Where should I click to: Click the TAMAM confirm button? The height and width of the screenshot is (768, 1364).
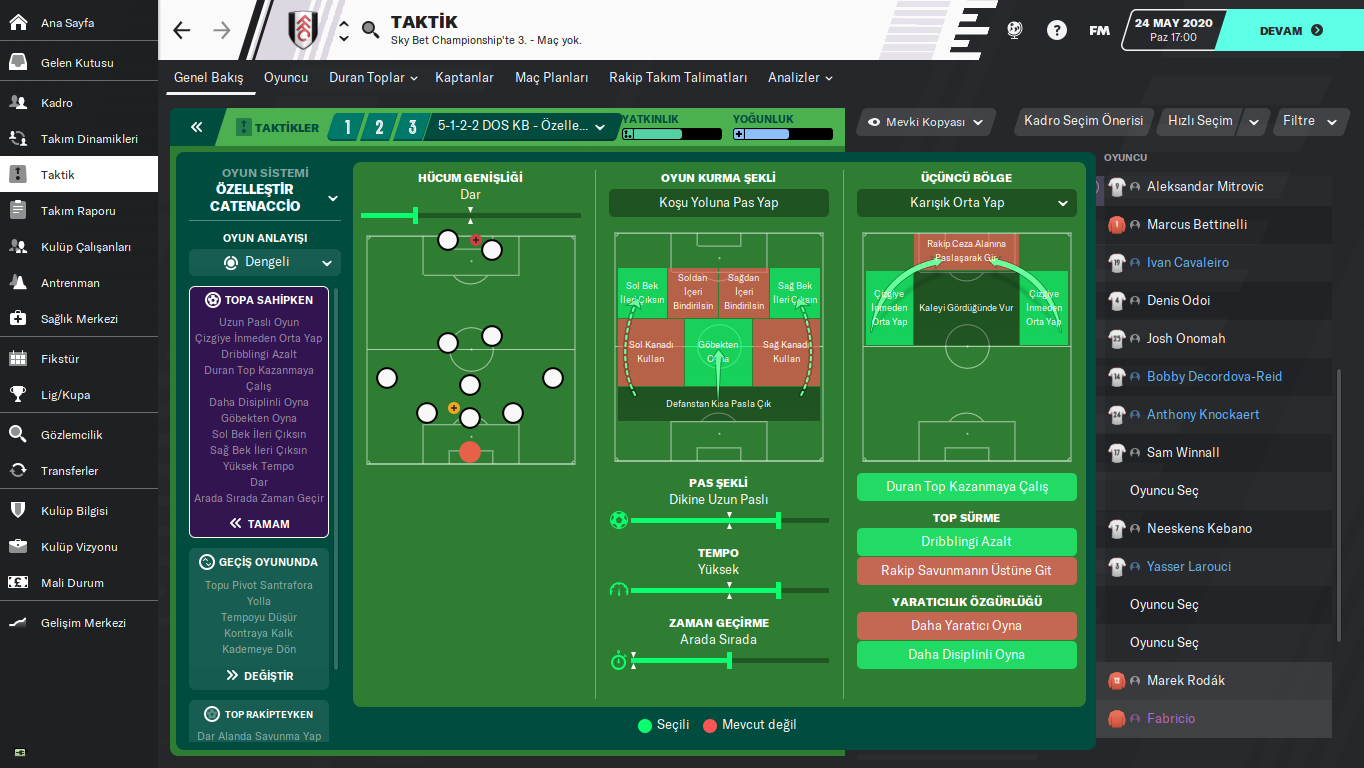pos(259,523)
